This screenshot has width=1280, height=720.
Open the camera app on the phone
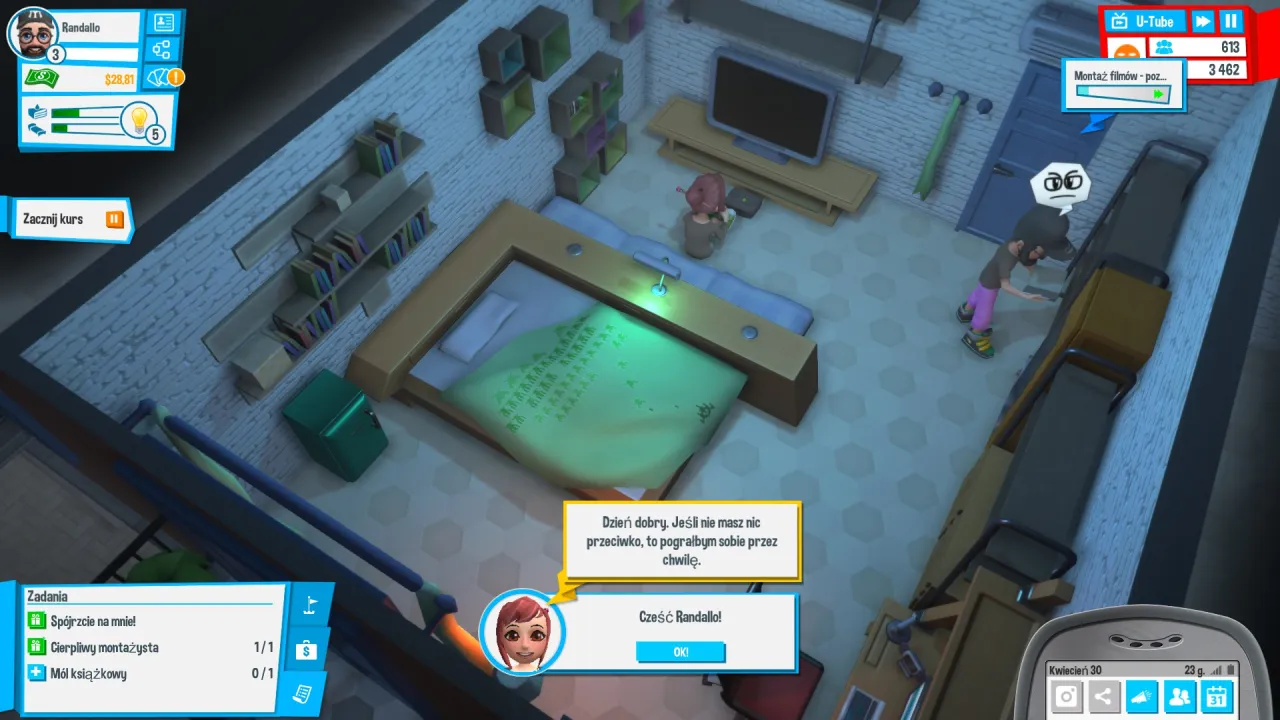pos(1067,697)
